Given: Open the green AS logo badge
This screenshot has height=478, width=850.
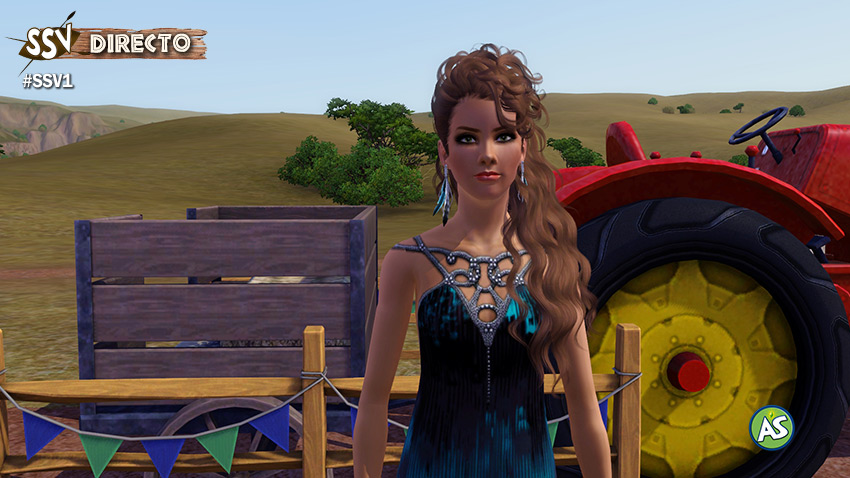Looking at the screenshot, I should [x=771, y=427].
